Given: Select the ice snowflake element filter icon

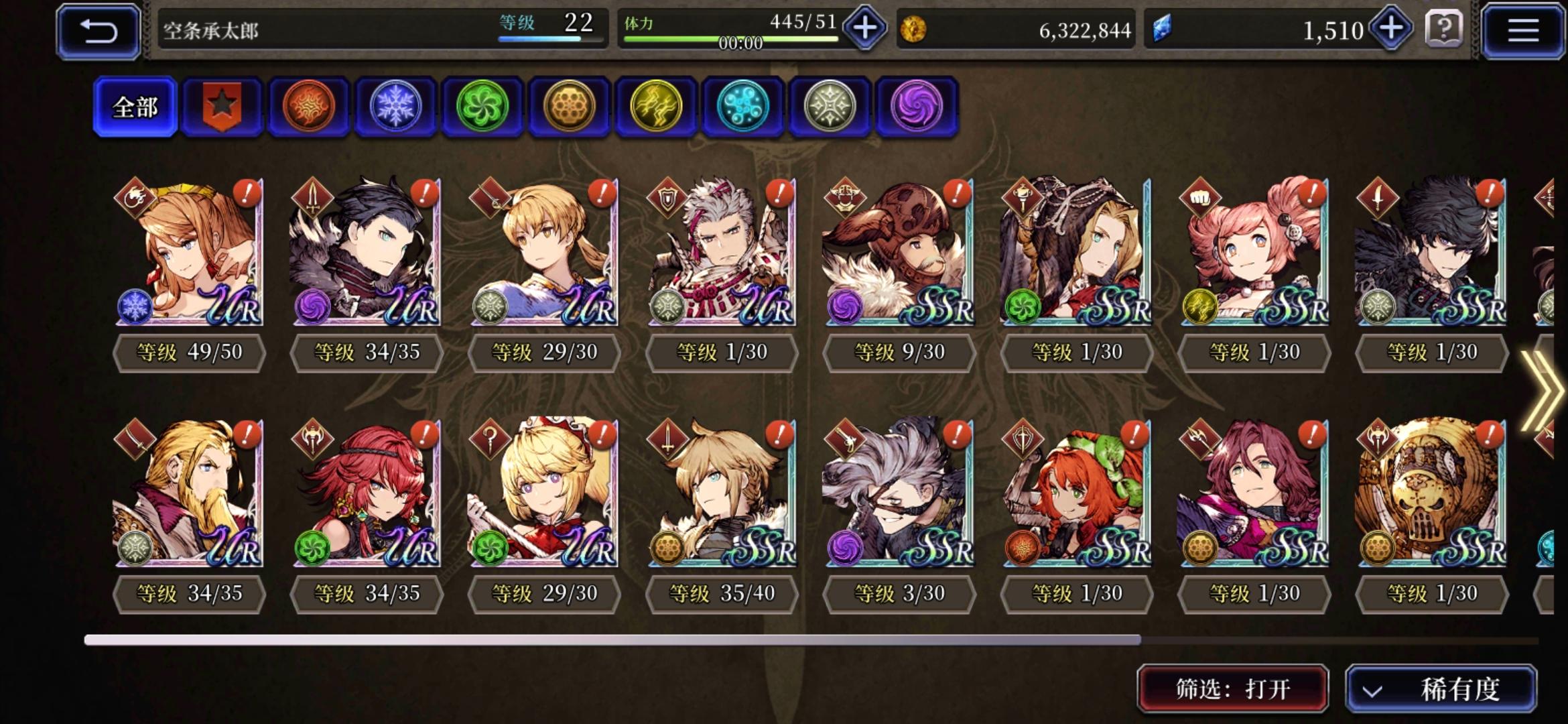Looking at the screenshot, I should coord(395,107).
